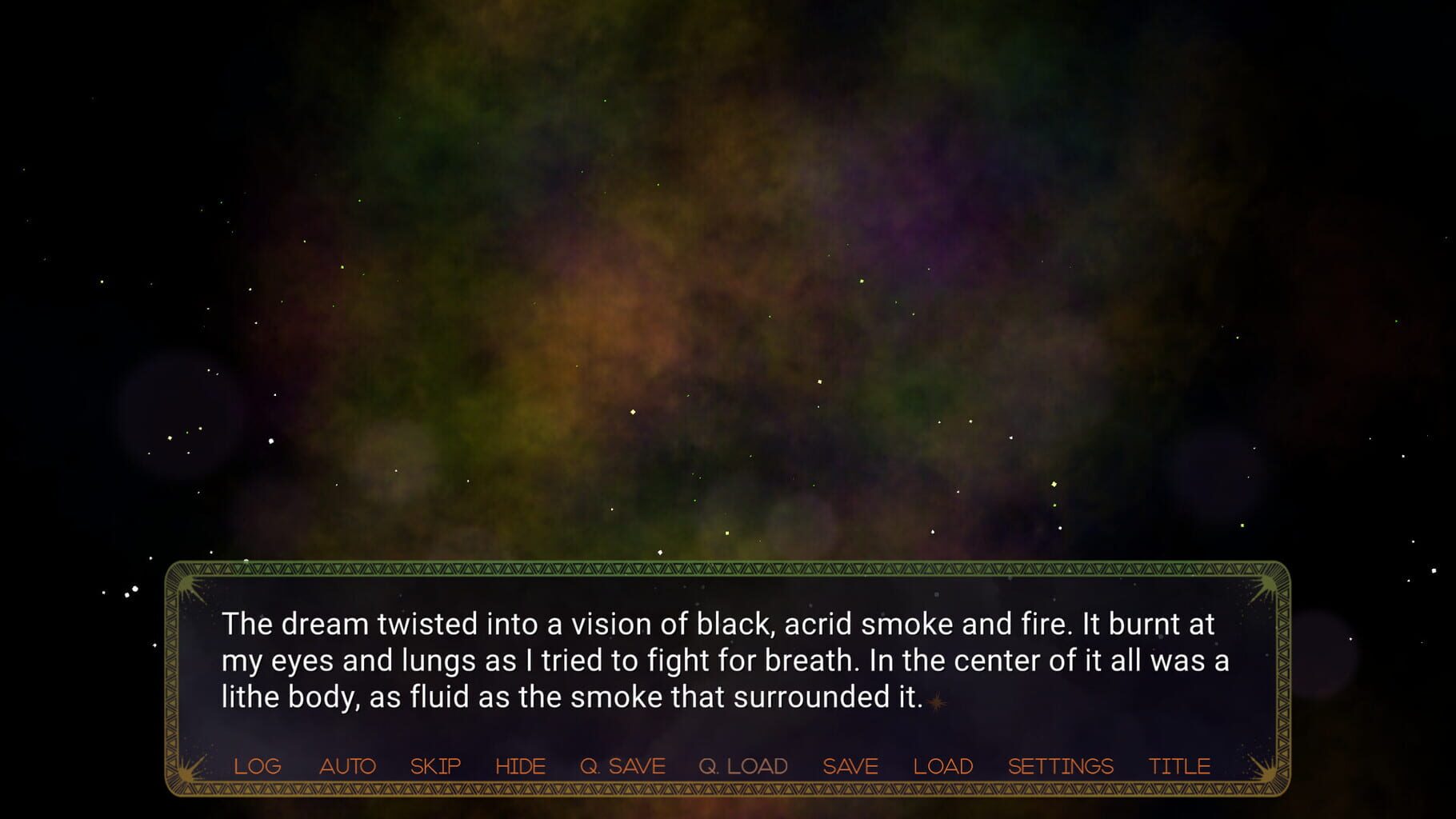The height and width of the screenshot is (819, 1456).
Task: Click SAVE to store your progress
Action: pos(850,765)
